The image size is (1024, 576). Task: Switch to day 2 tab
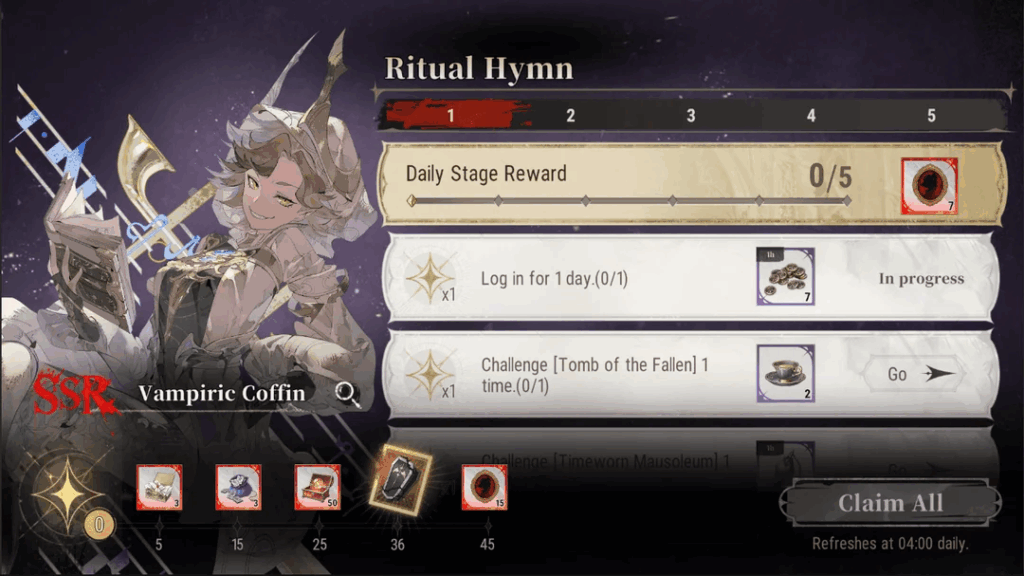click(x=570, y=116)
